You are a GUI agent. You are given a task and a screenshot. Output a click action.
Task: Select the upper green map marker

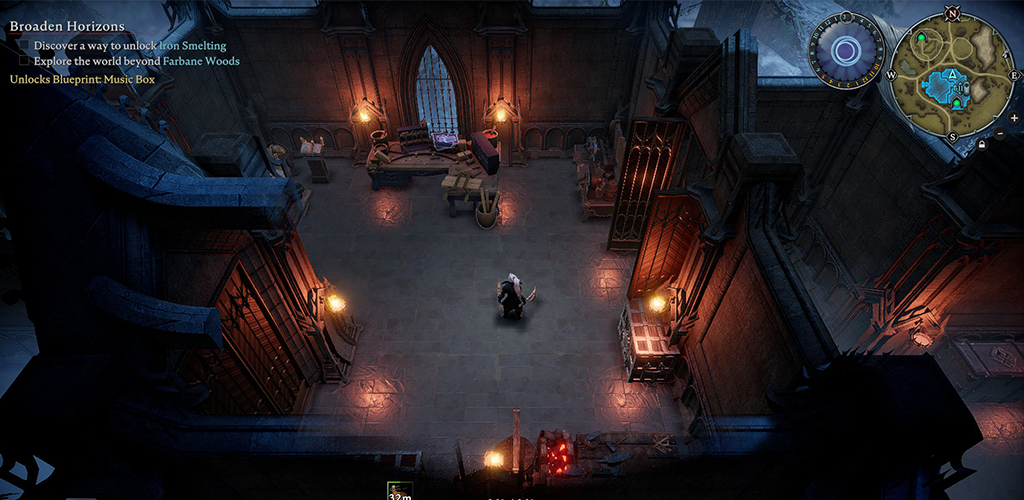tap(921, 37)
